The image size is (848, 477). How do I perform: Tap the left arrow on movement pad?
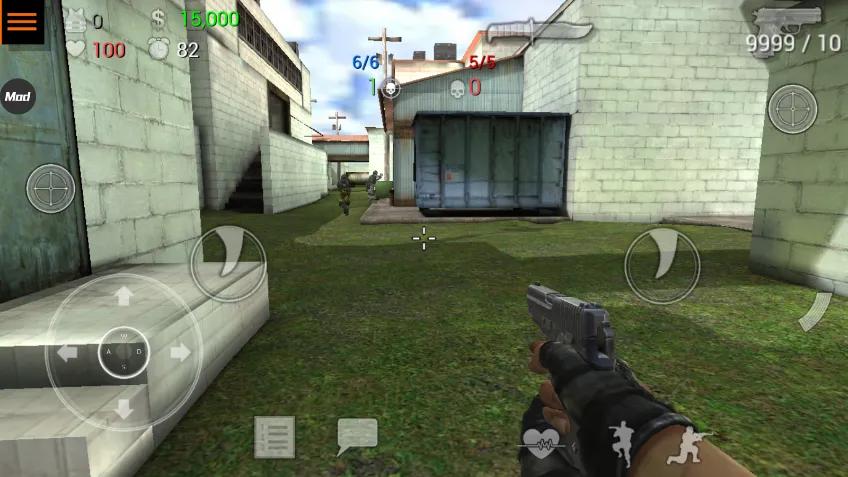68,352
